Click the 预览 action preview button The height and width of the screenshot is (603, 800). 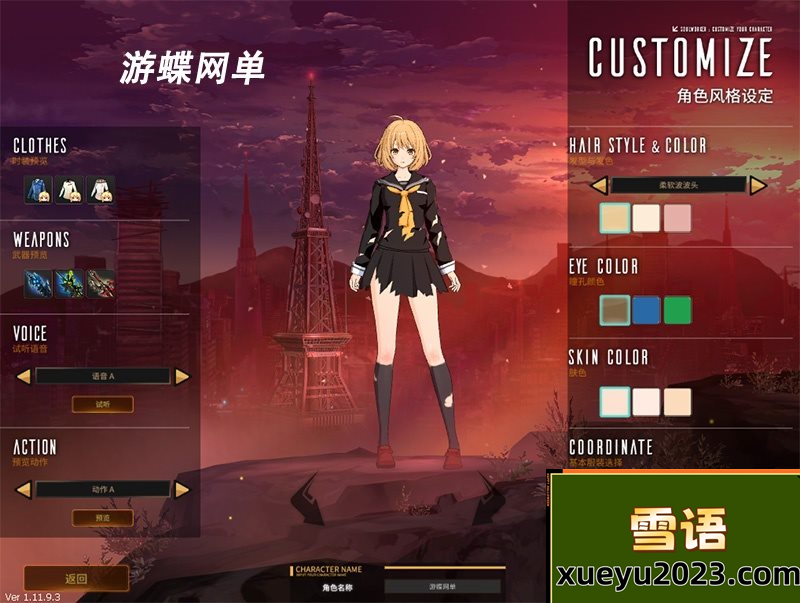pos(102,518)
